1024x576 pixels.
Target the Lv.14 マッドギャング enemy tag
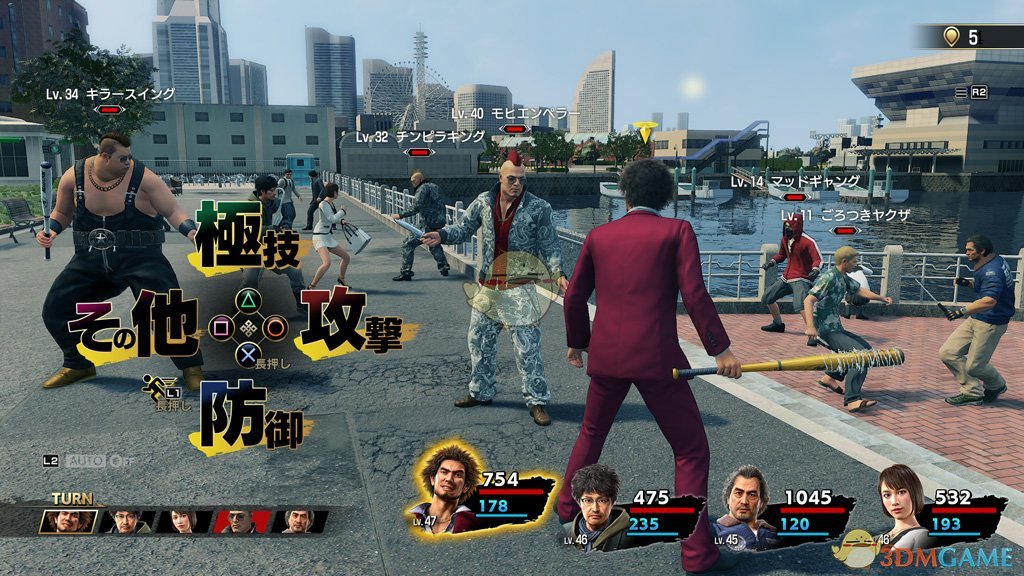(794, 182)
